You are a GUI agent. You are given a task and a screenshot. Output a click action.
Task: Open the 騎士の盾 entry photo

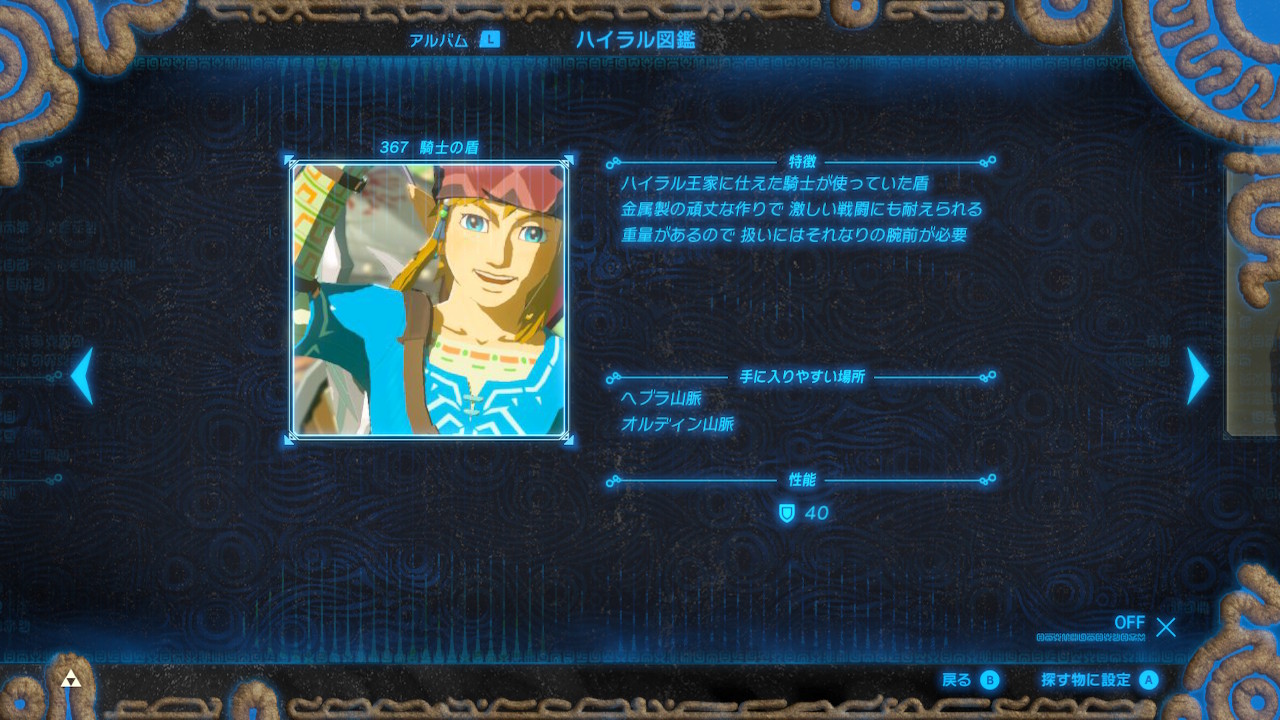[x=430, y=300]
